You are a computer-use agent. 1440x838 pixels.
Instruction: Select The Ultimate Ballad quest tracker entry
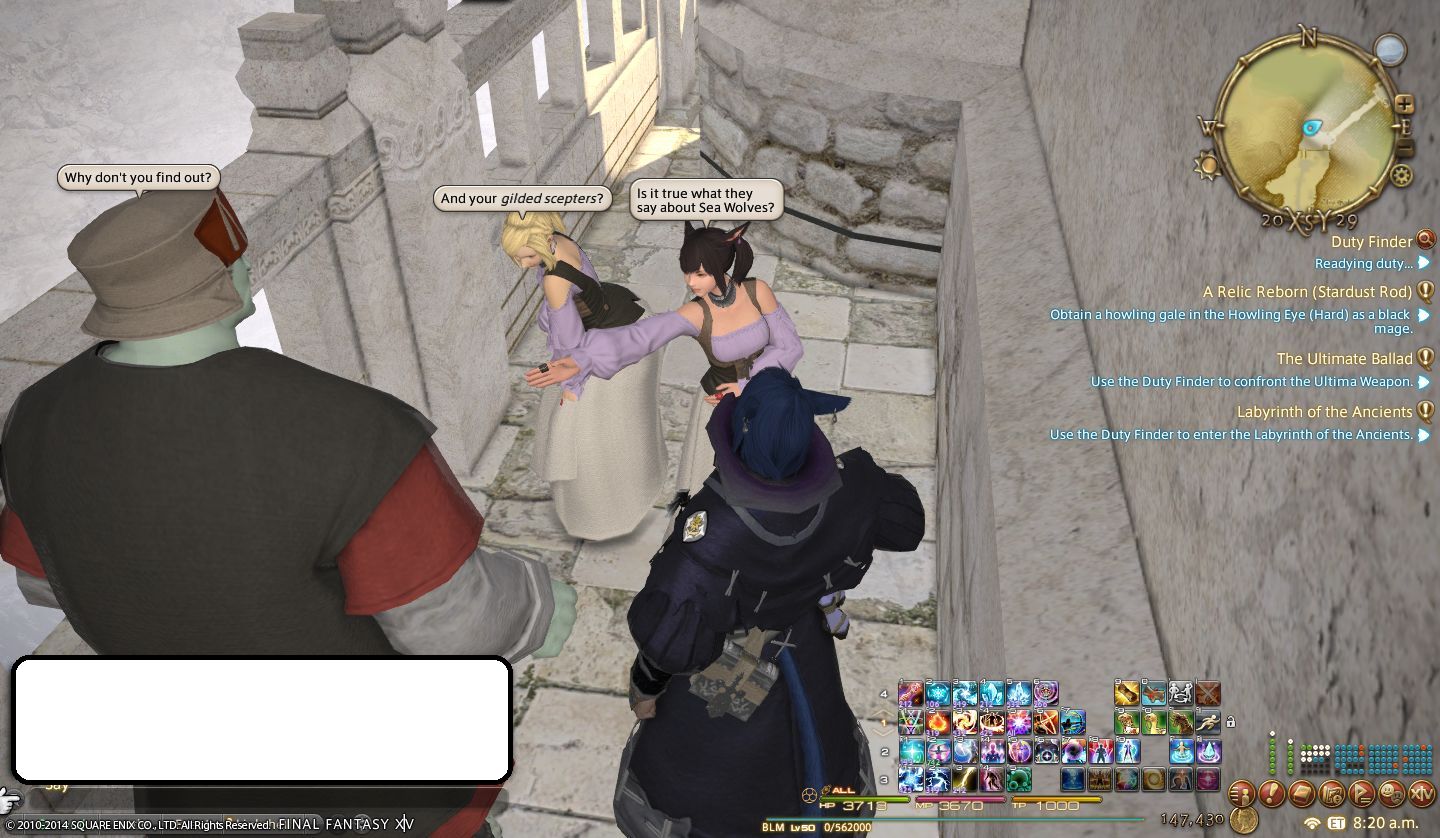1344,358
